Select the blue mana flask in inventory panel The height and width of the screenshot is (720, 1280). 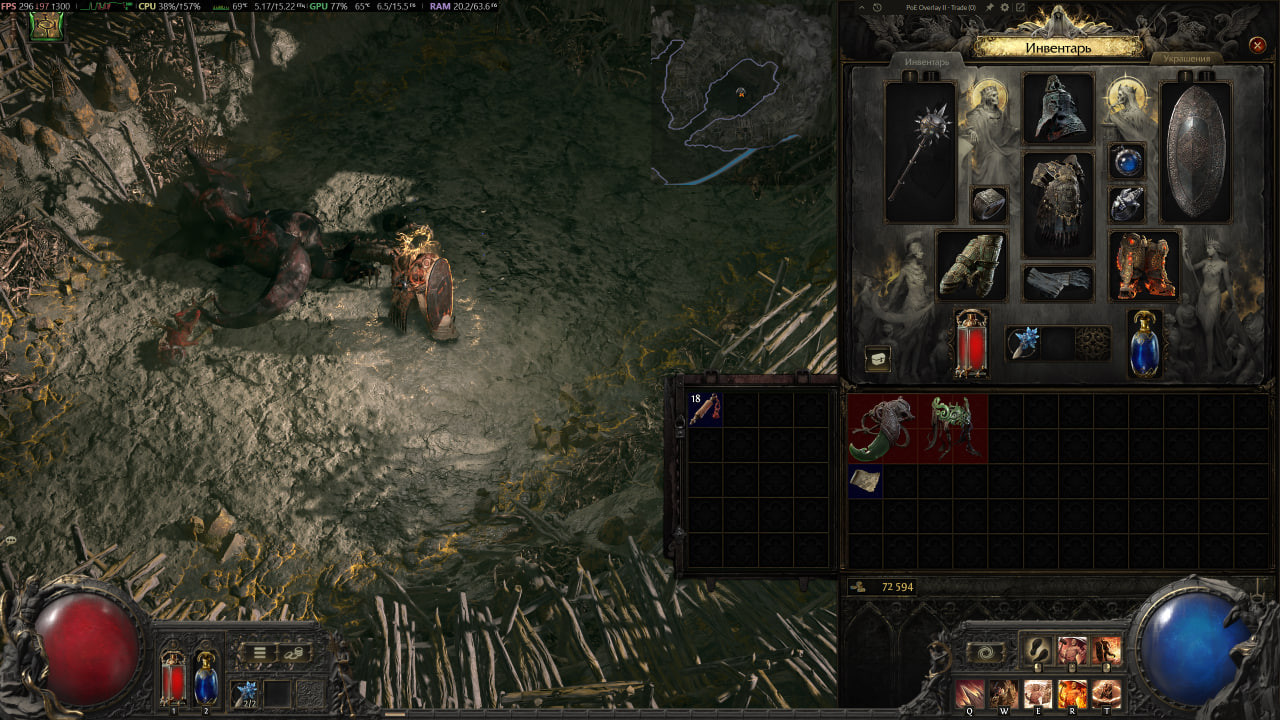pos(1145,343)
